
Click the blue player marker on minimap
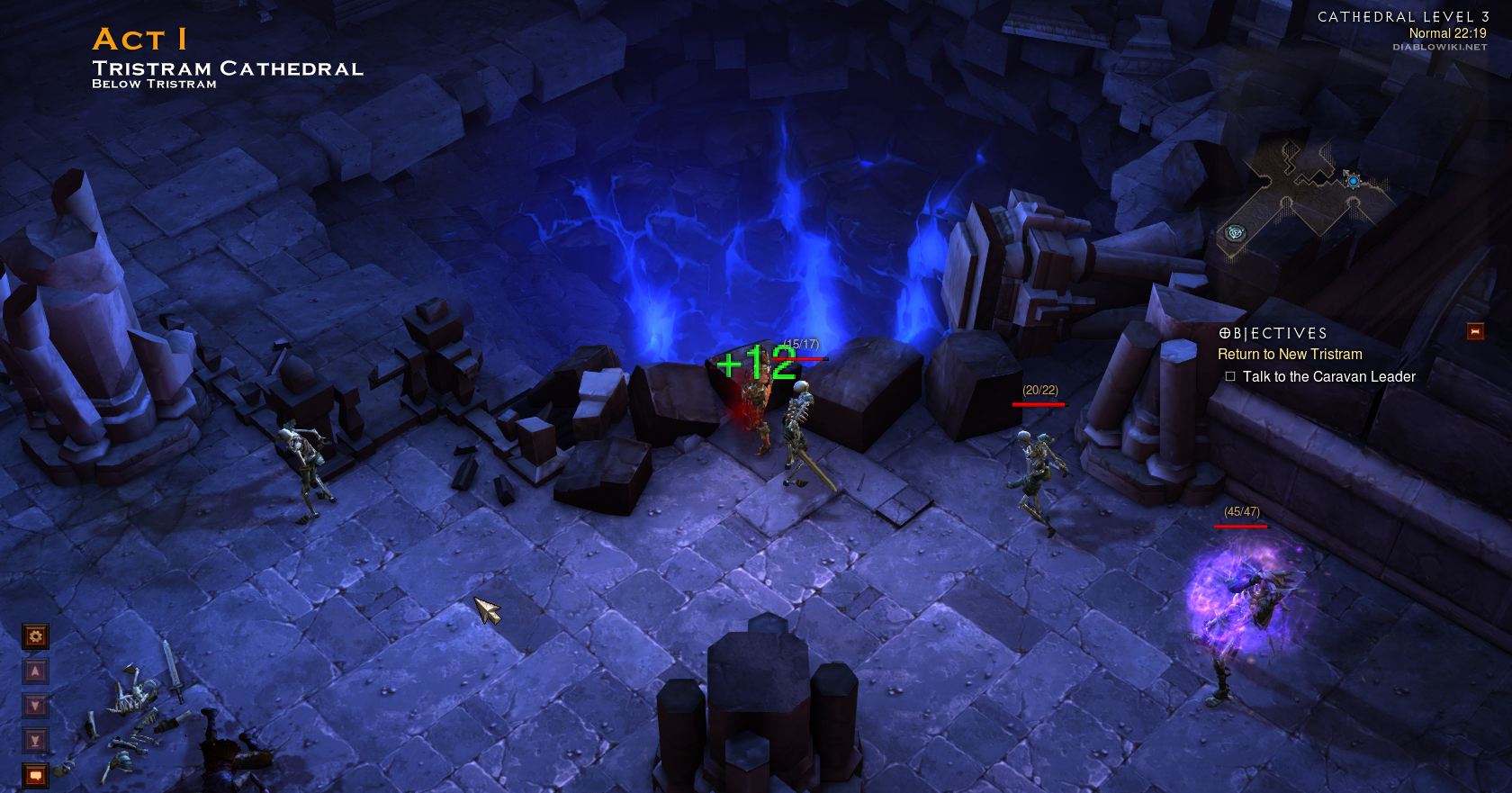[1353, 181]
